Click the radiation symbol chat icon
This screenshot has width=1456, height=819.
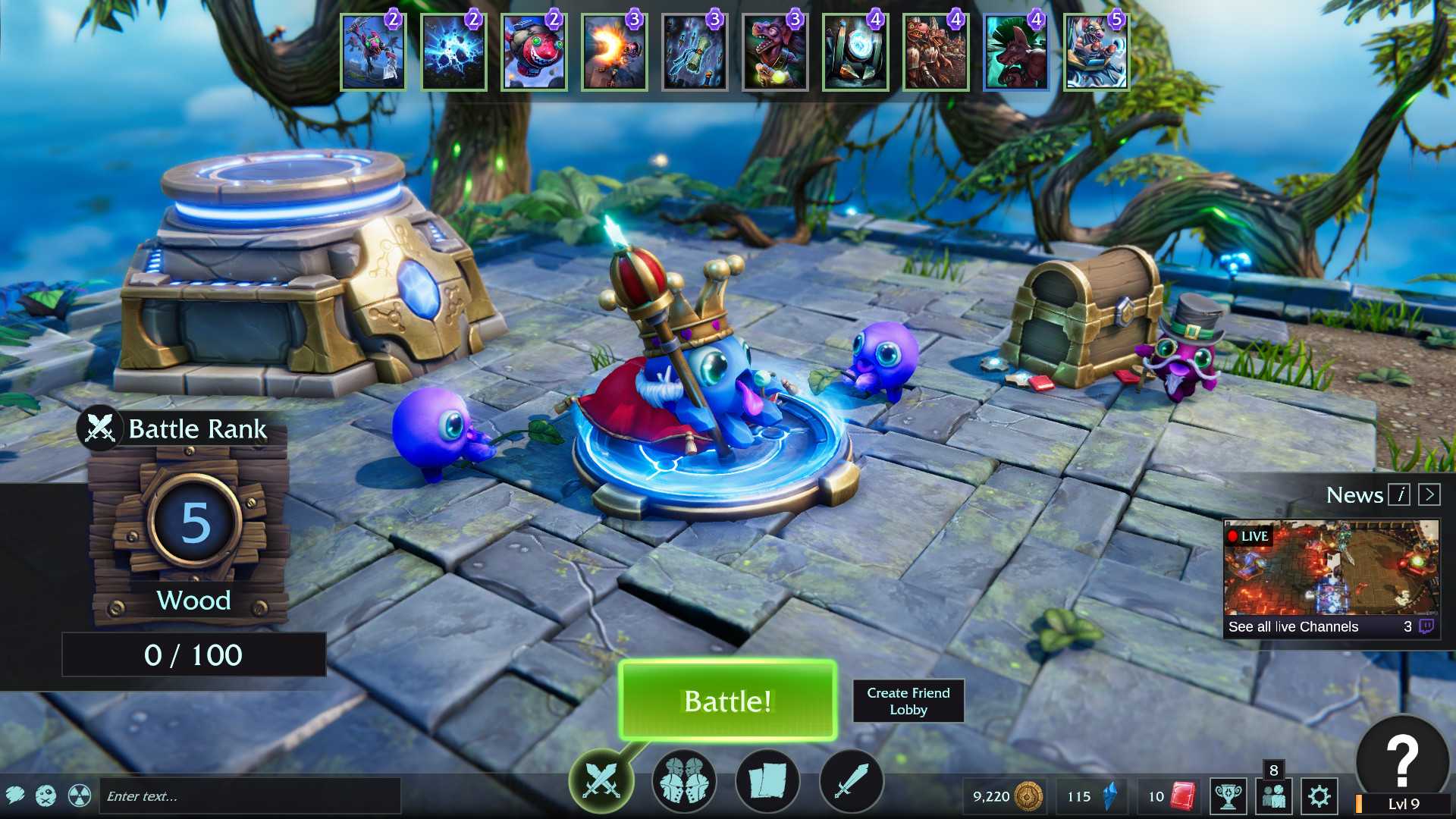(80, 795)
